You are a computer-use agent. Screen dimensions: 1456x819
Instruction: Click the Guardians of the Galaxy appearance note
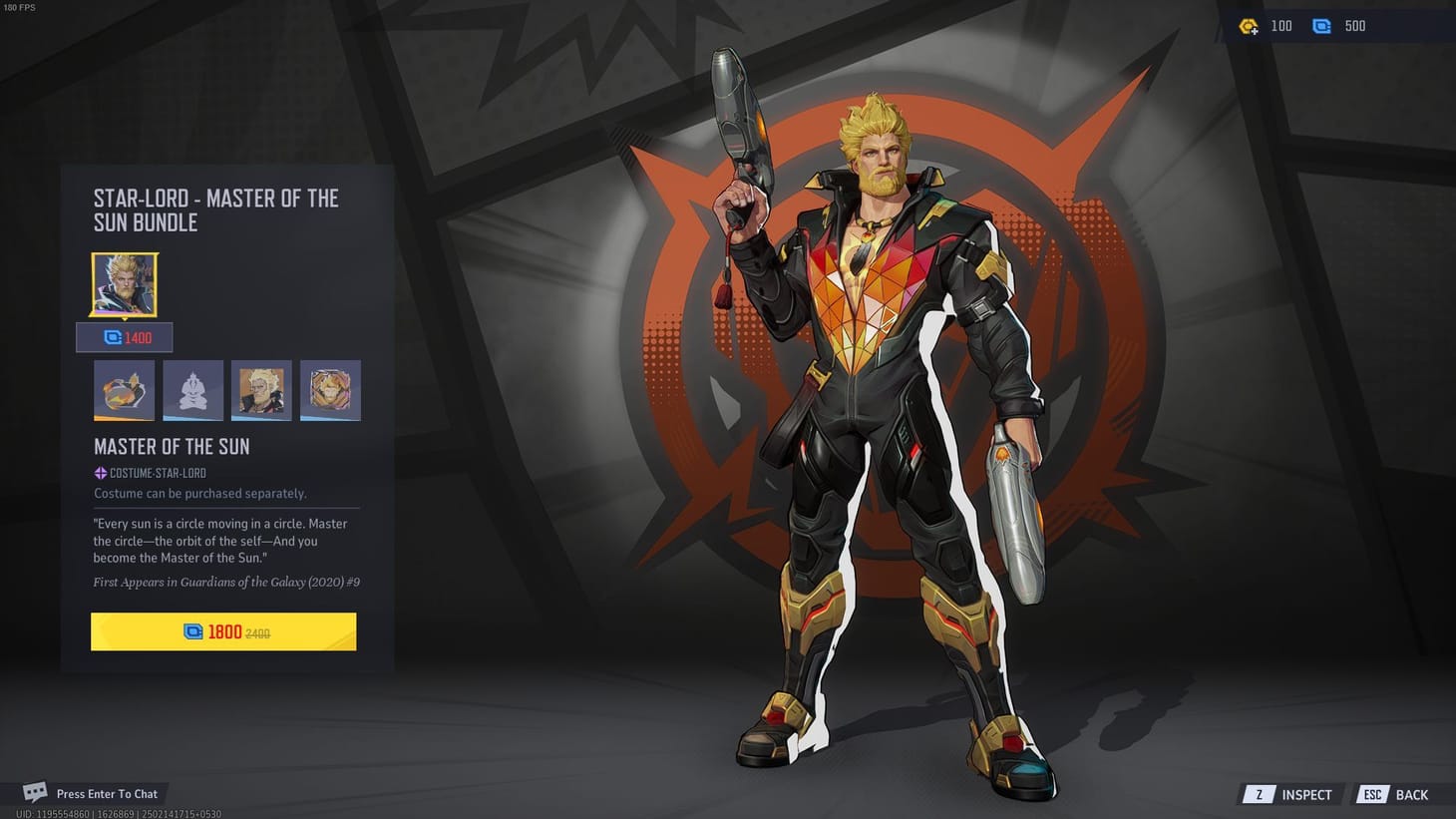pos(226,582)
